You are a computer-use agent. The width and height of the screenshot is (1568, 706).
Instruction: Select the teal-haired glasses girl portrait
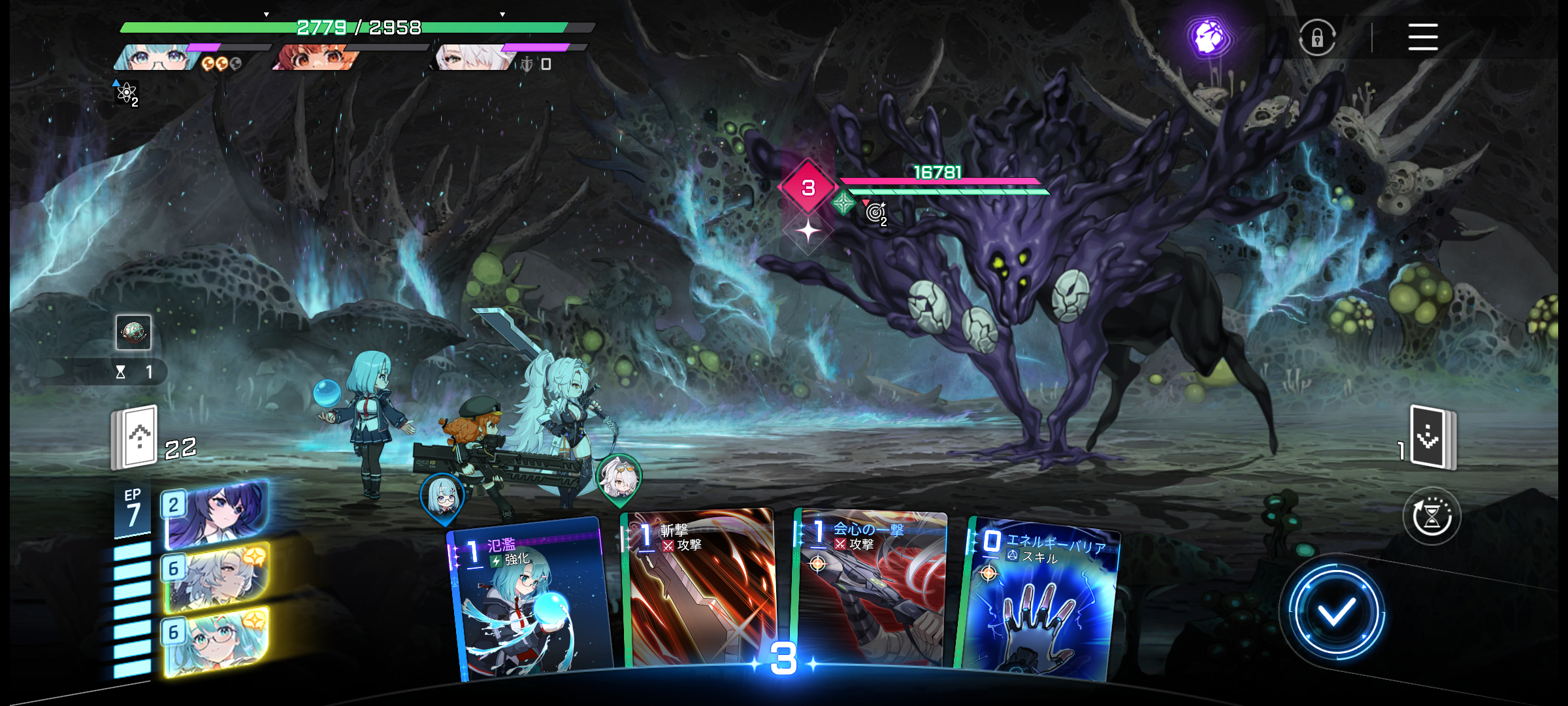157,58
